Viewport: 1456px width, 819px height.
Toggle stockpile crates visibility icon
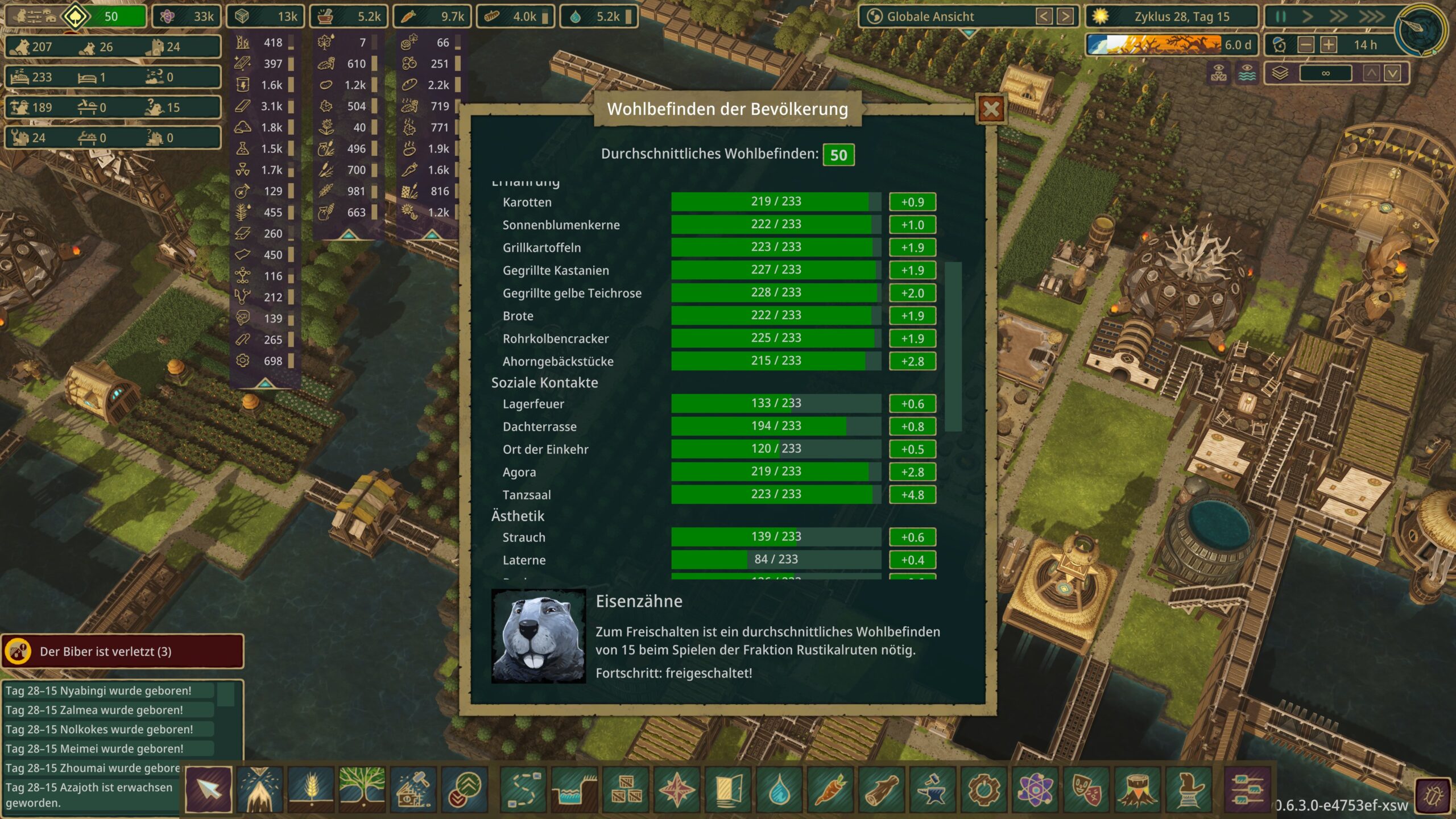[1218, 73]
